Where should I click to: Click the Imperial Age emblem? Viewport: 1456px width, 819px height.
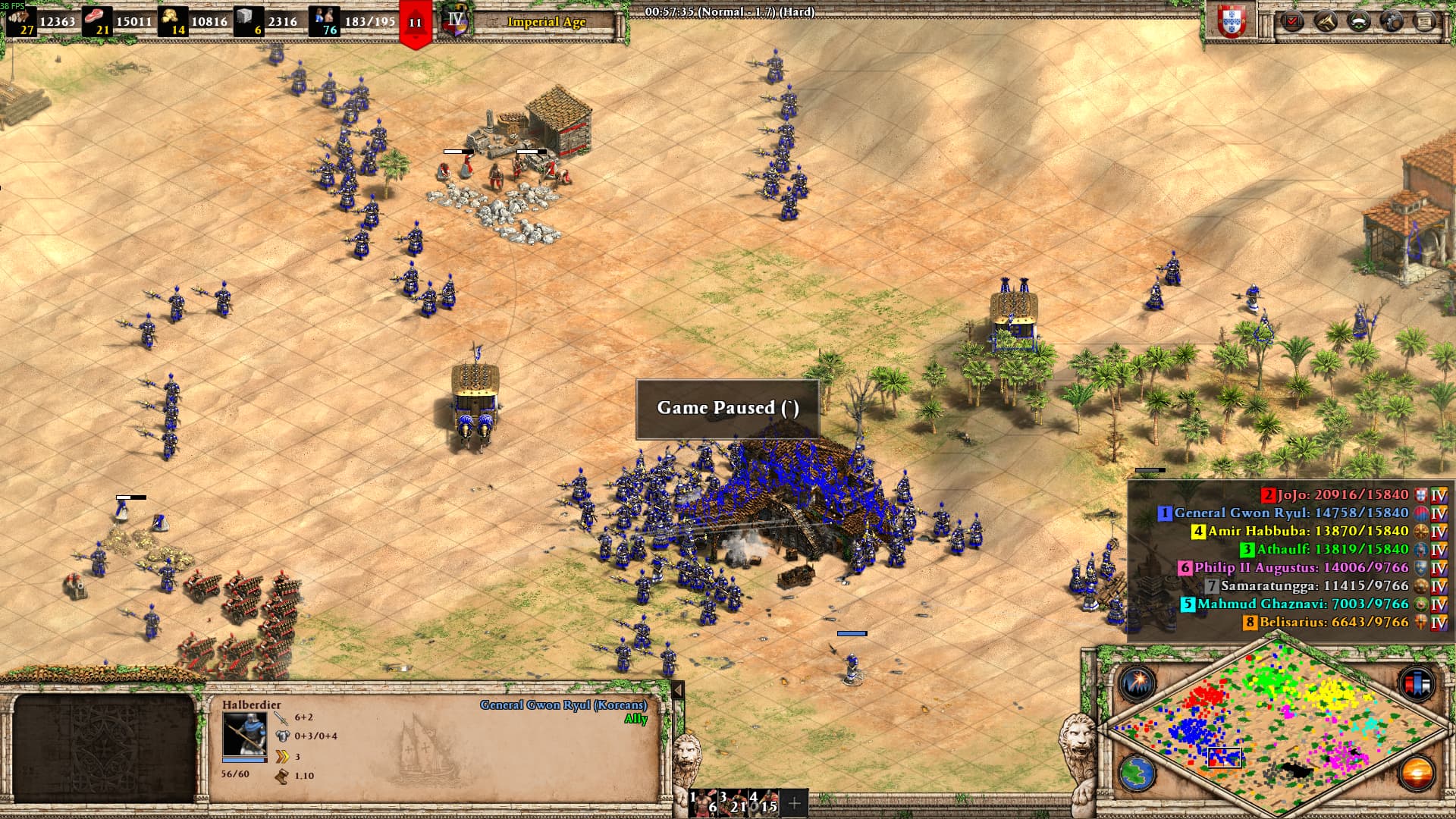click(x=457, y=20)
